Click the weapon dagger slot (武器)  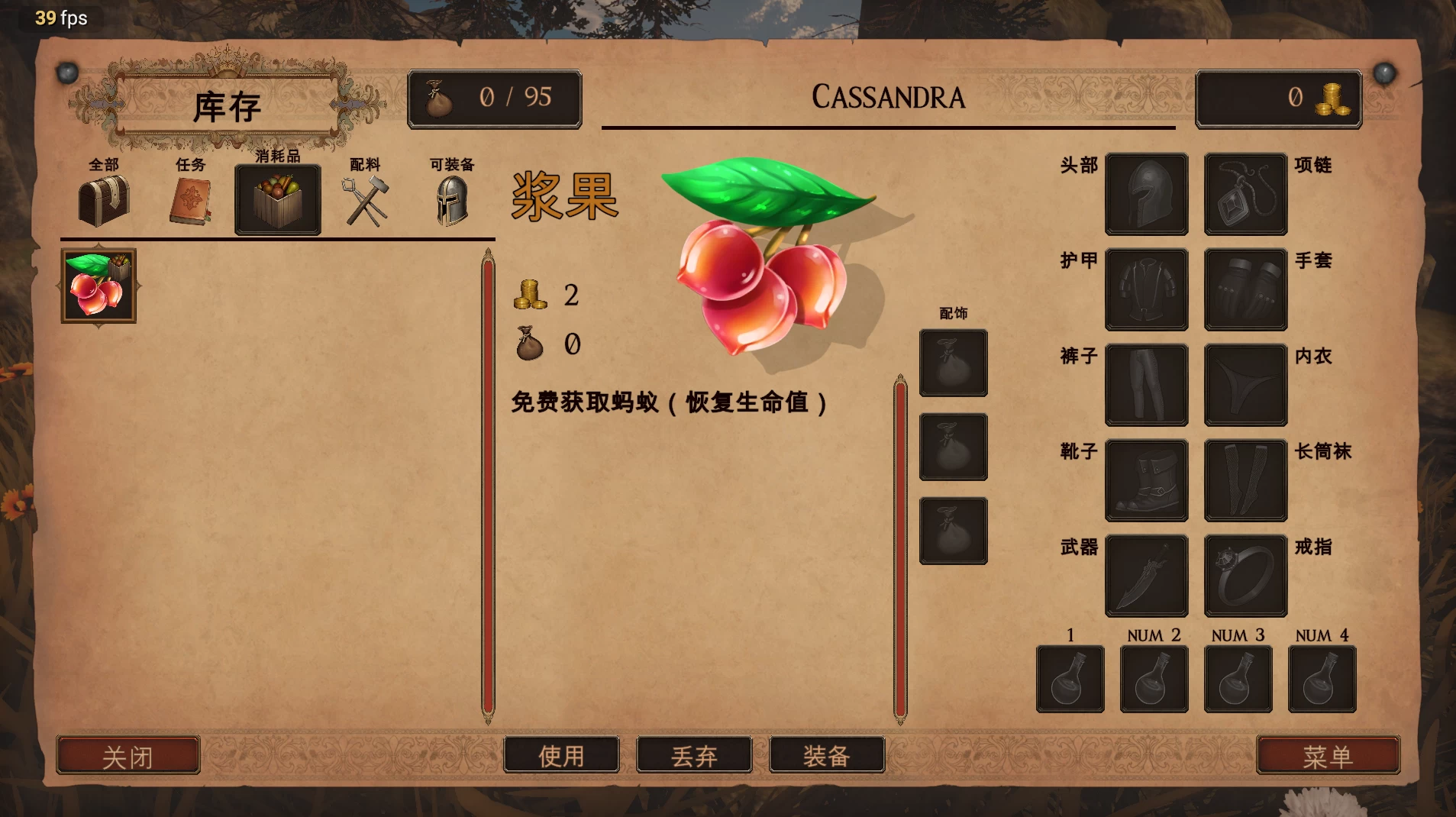point(1146,576)
